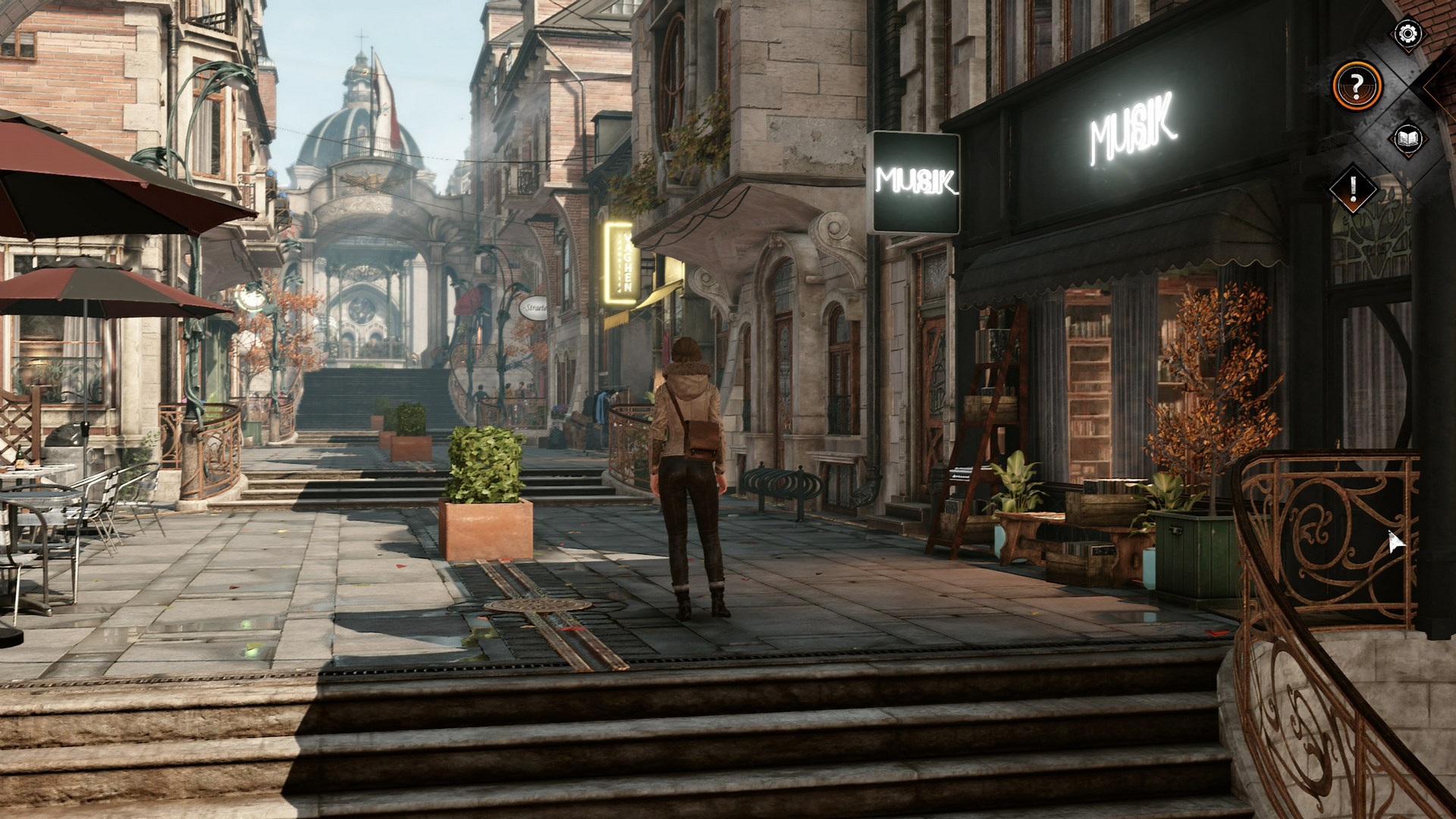This screenshot has width=1456, height=819.
Task: Click the hanging MUSIK square sign
Action: (x=915, y=179)
